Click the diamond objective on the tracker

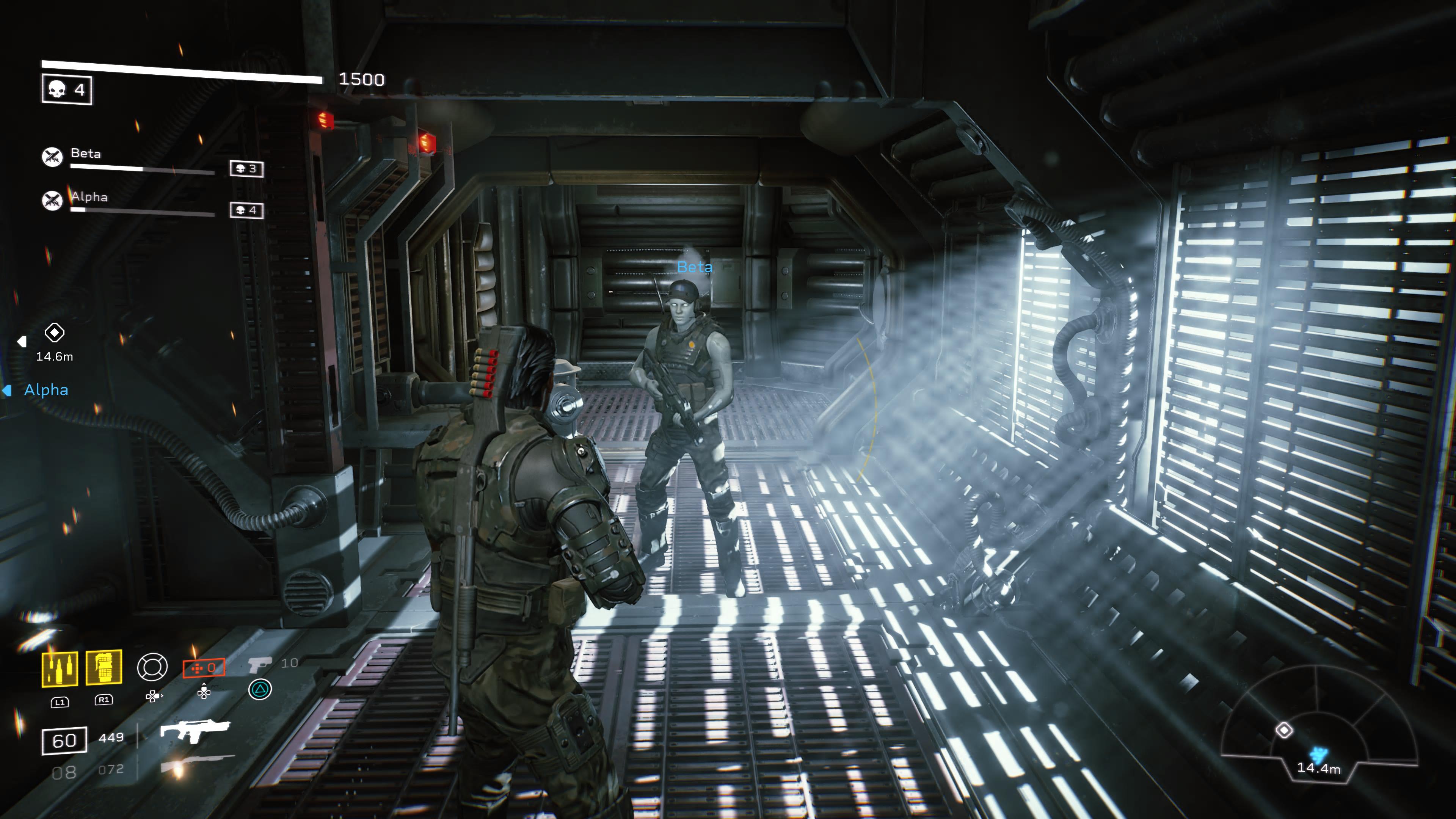pos(1284,730)
